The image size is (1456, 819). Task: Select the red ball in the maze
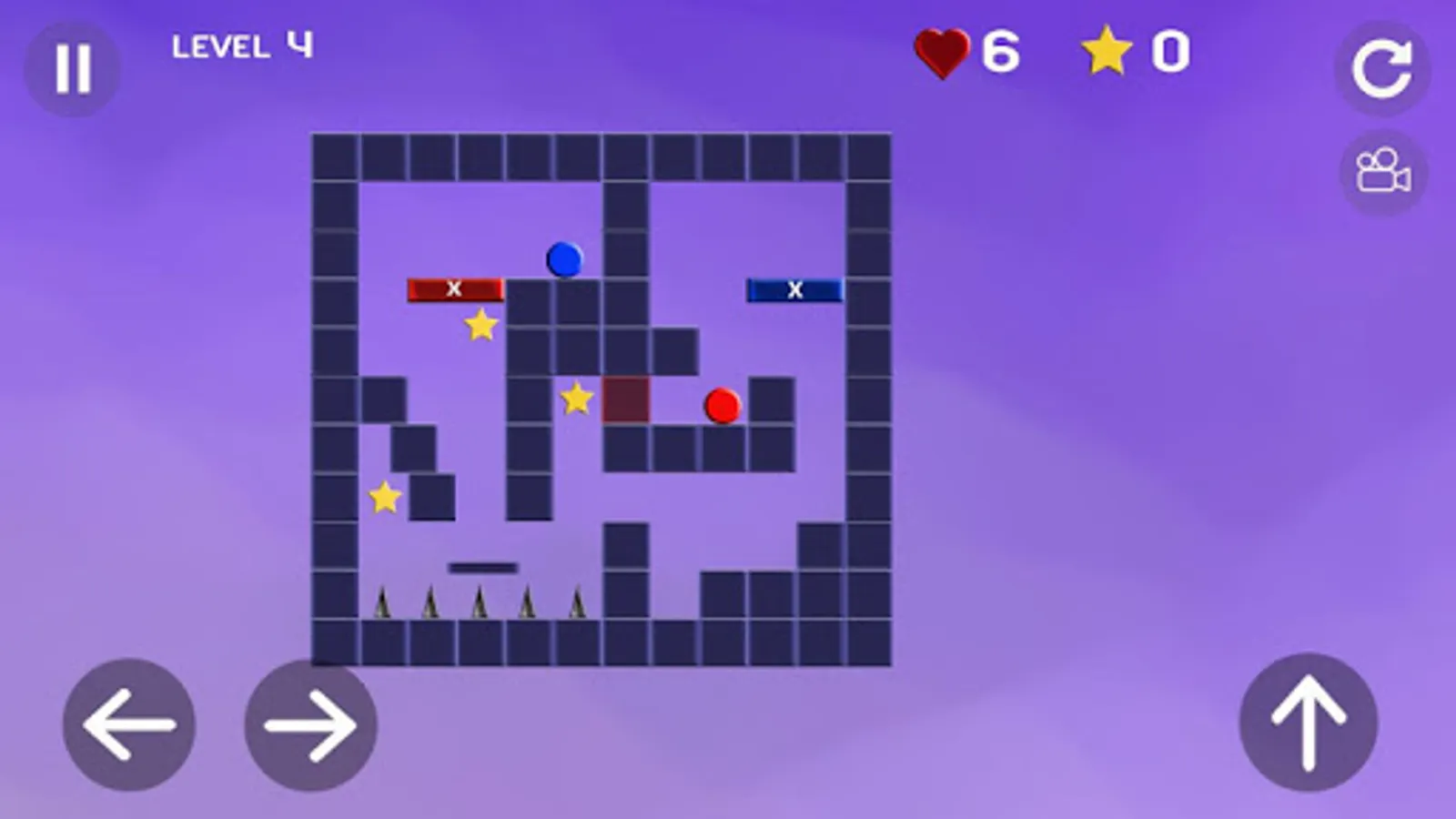(722, 407)
